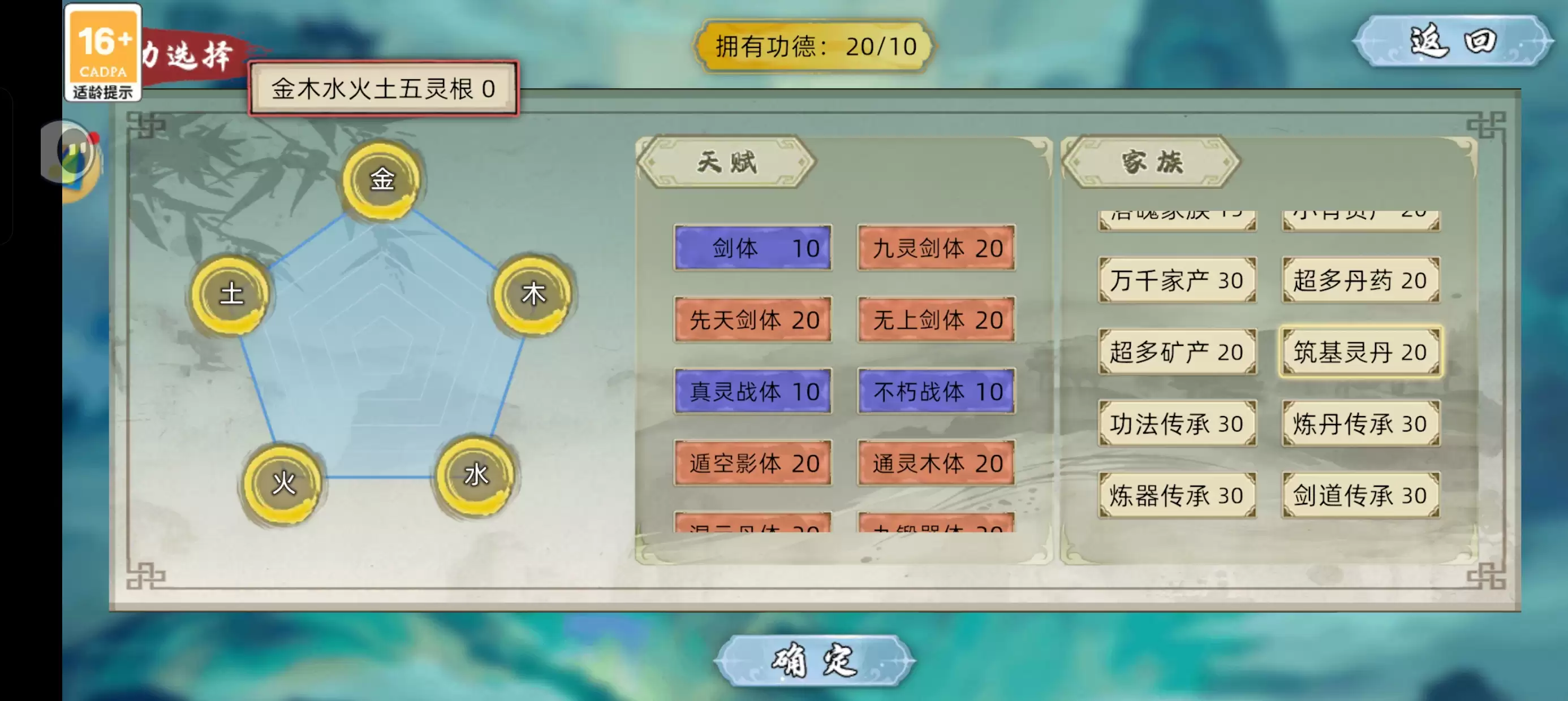Click the pentagon spirit root radar chart
The height and width of the screenshot is (701, 1568).
coord(382,341)
